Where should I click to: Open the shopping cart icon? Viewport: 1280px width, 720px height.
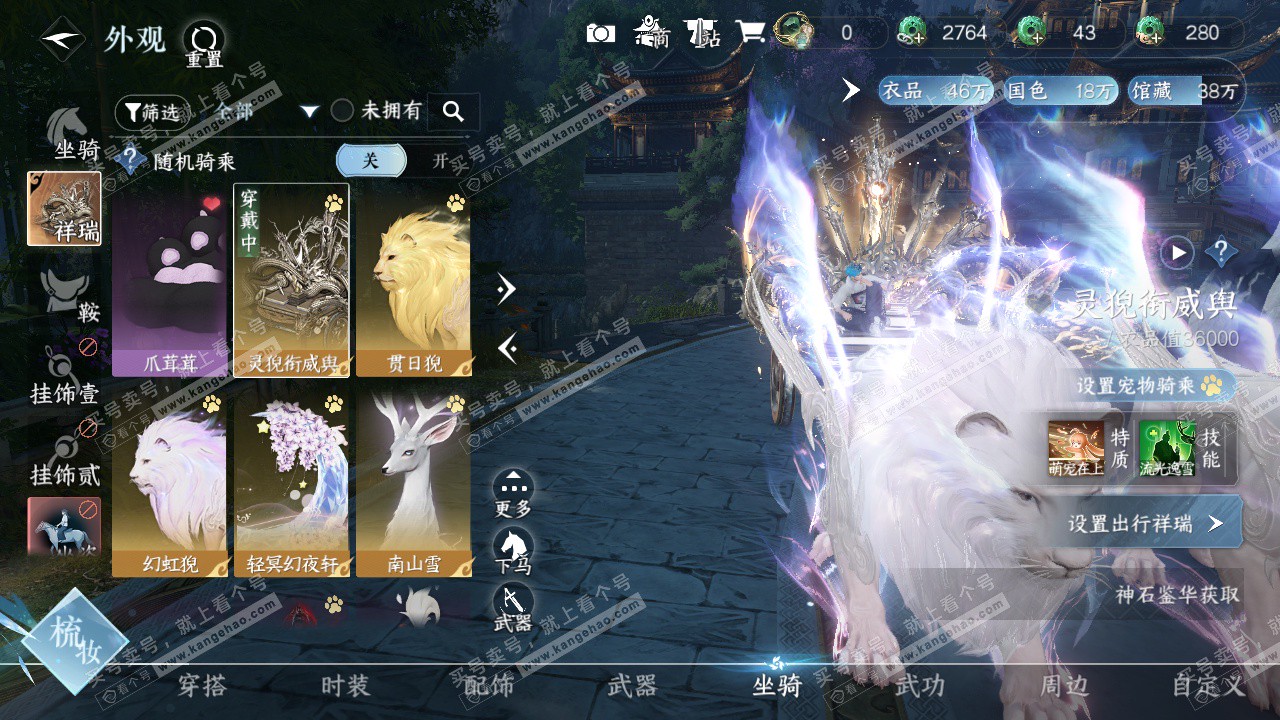(x=750, y=33)
